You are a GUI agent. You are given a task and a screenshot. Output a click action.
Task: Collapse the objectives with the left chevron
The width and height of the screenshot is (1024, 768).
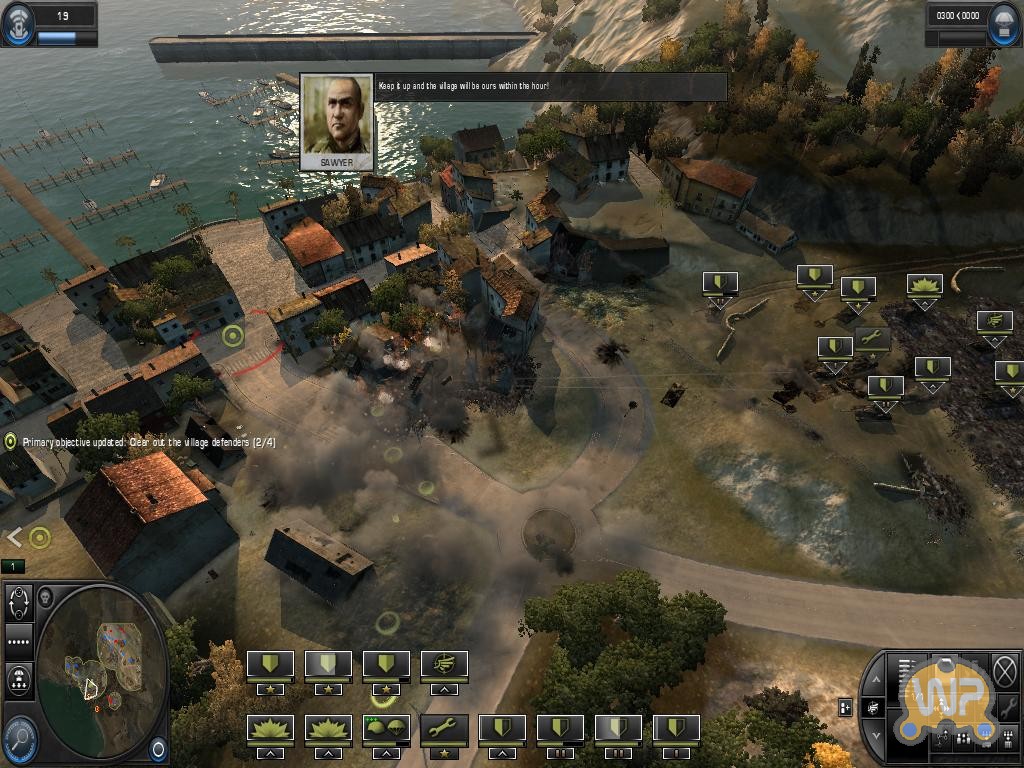13,537
